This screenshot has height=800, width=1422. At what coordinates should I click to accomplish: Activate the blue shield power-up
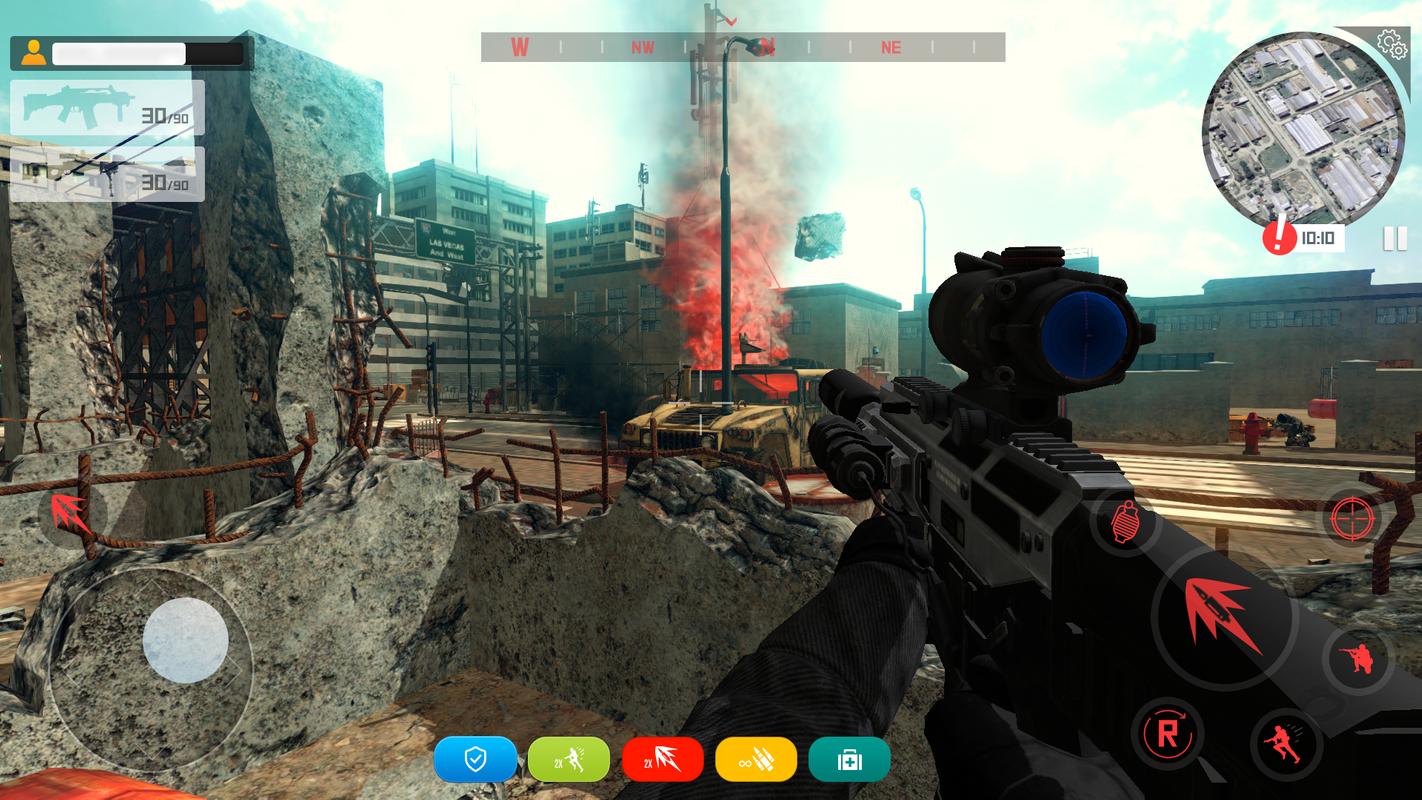coord(475,760)
